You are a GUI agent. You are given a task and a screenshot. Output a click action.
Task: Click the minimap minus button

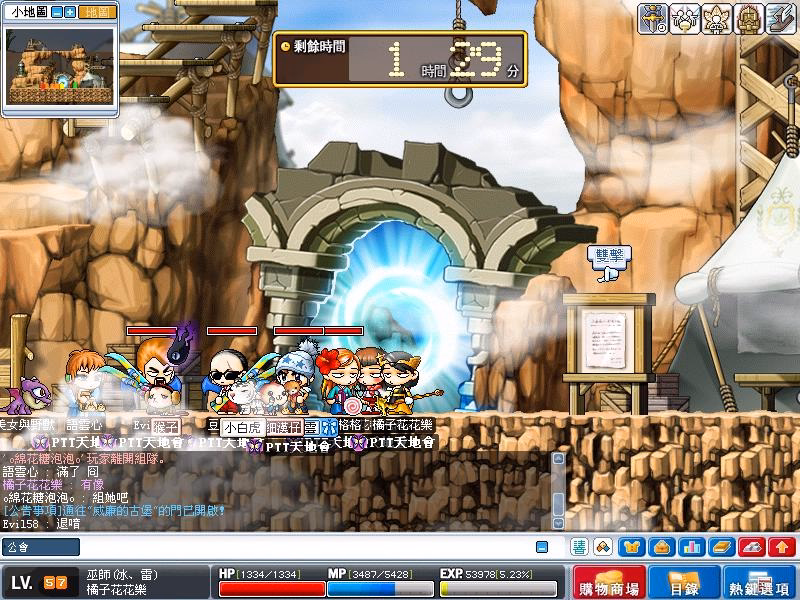coord(57,13)
